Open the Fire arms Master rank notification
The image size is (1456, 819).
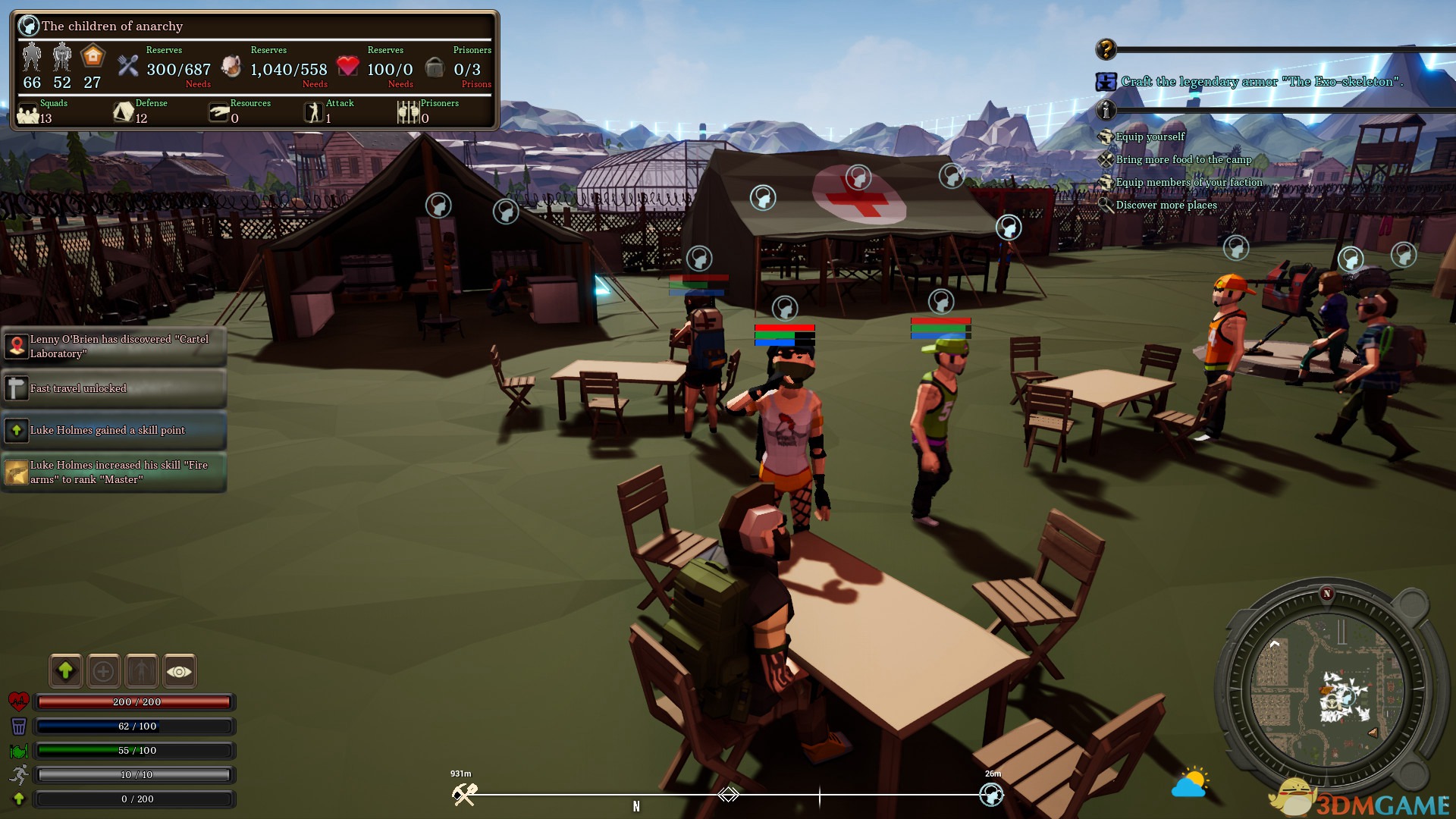[114, 472]
